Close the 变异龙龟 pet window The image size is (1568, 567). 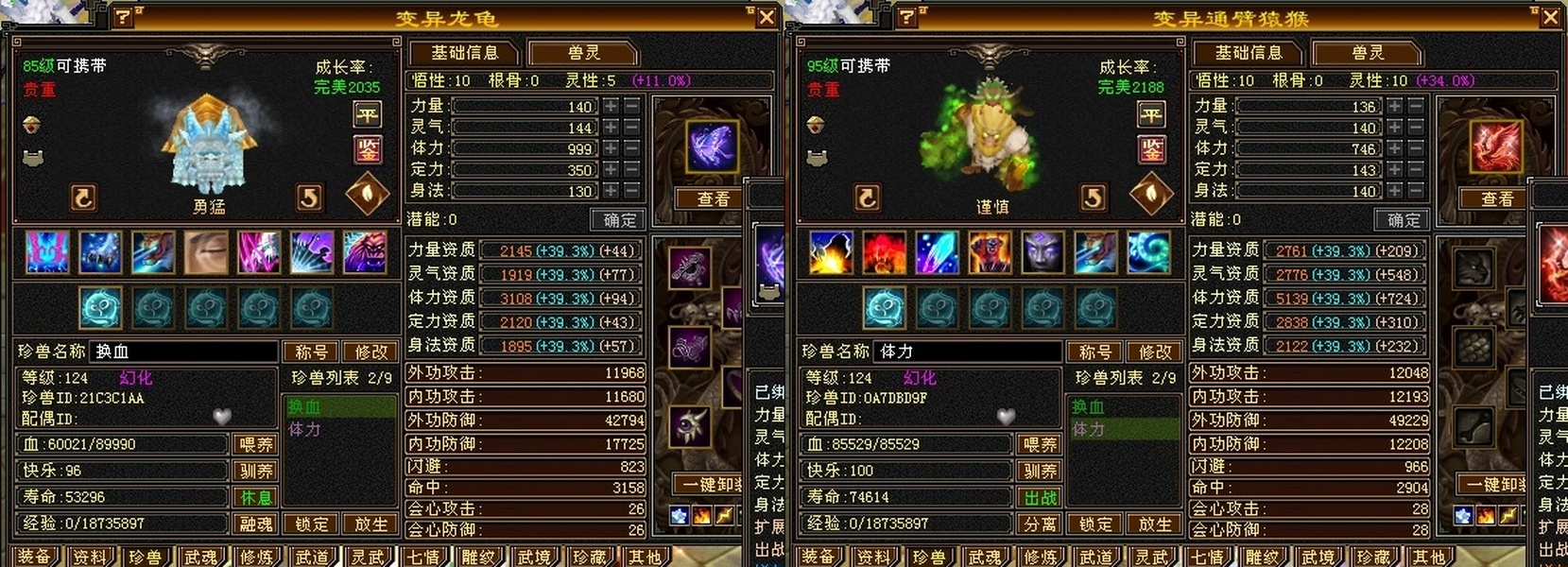point(767,17)
